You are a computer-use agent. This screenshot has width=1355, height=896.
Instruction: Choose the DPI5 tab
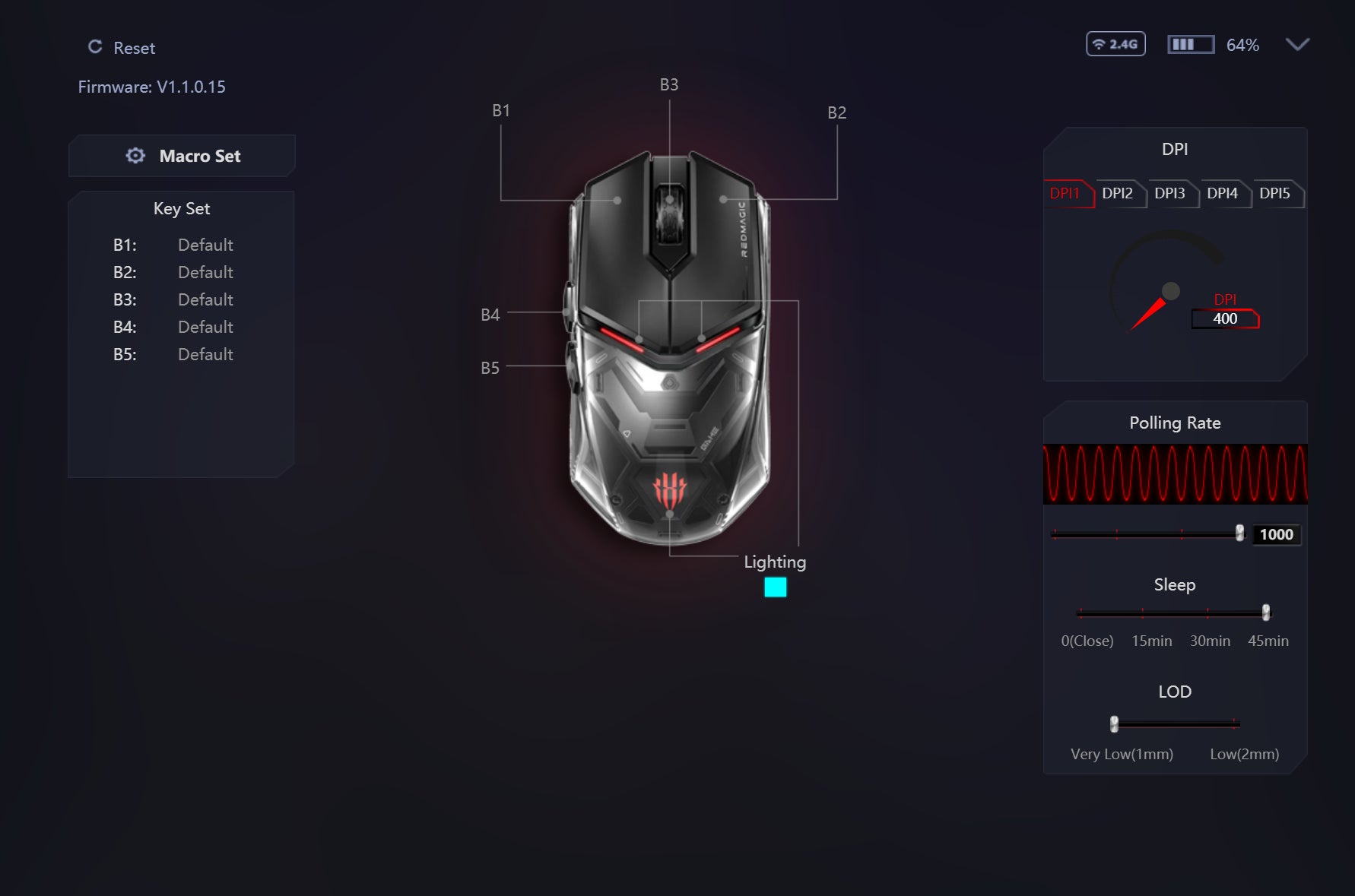pyautogui.click(x=1274, y=193)
